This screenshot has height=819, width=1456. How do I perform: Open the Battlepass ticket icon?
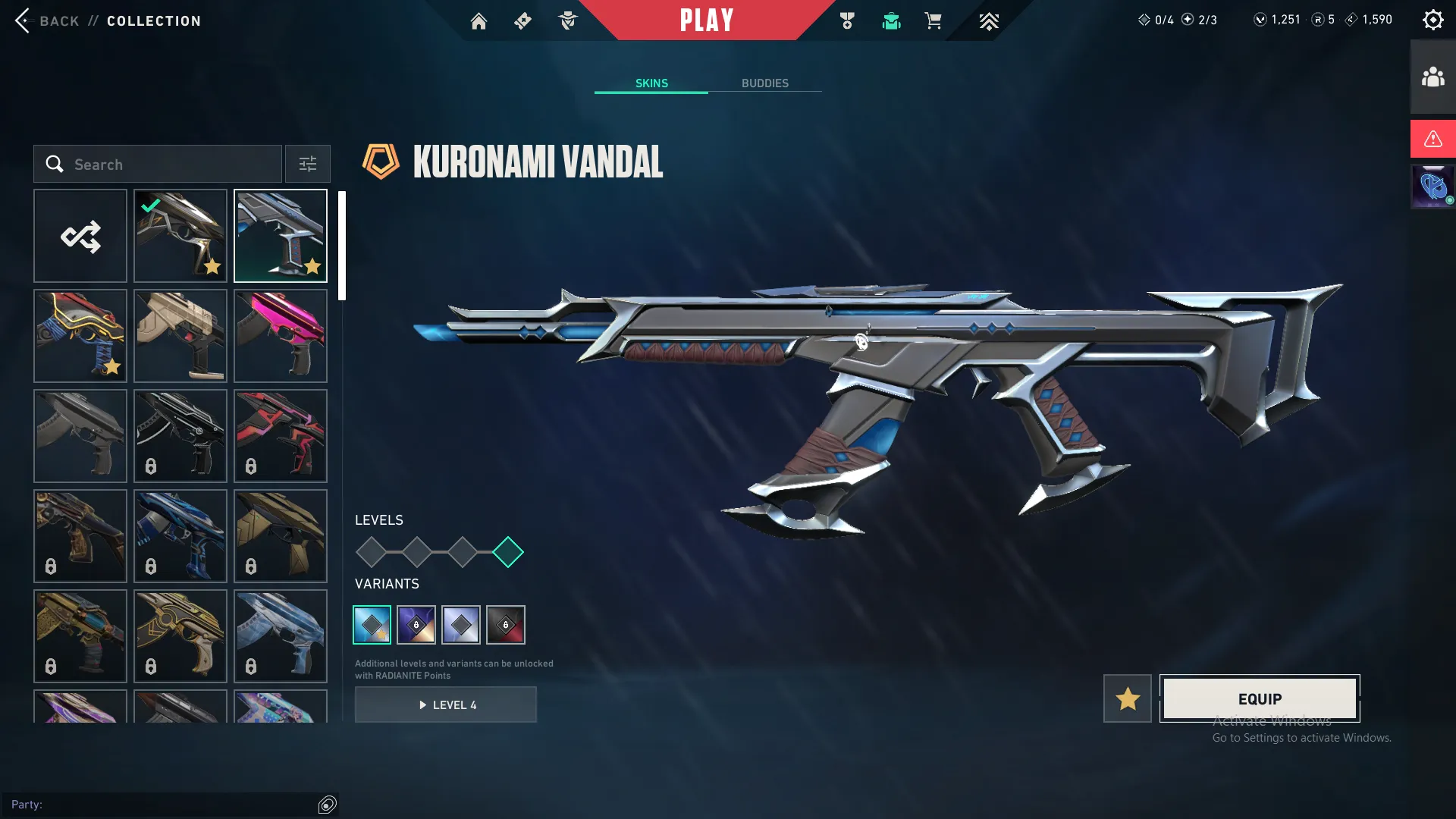(x=522, y=21)
